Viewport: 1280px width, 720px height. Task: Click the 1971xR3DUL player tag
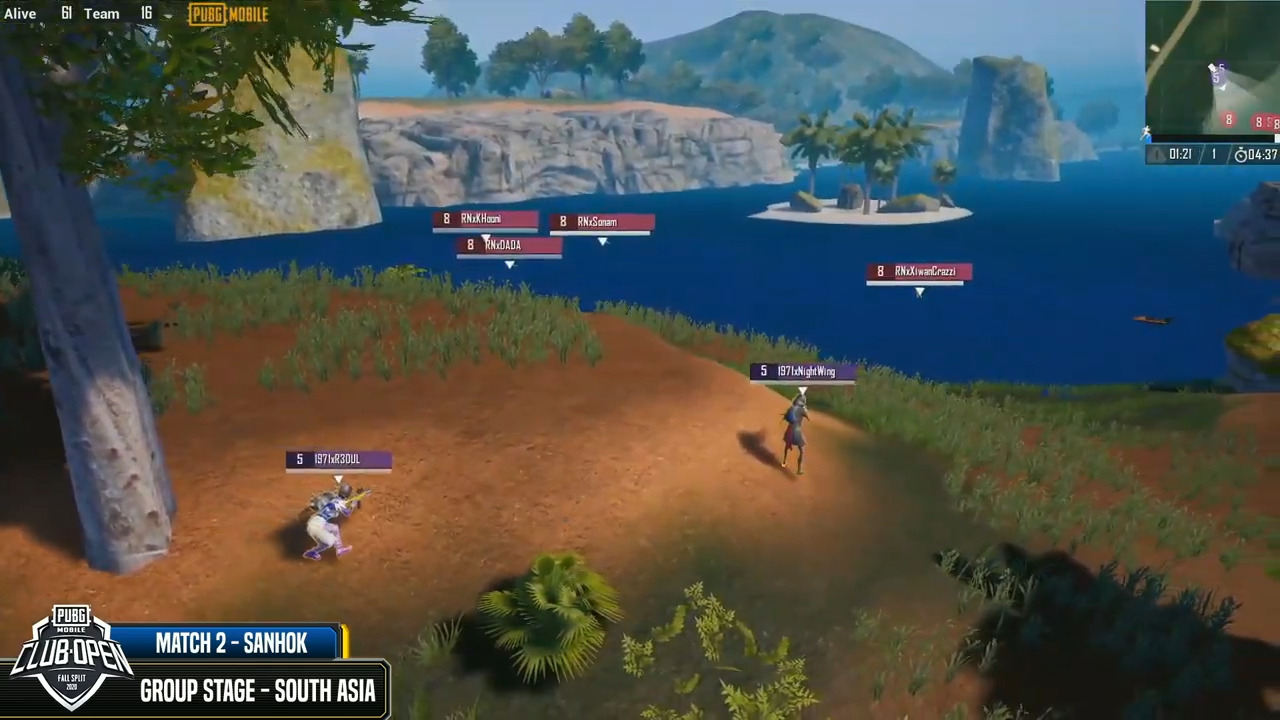[338, 459]
